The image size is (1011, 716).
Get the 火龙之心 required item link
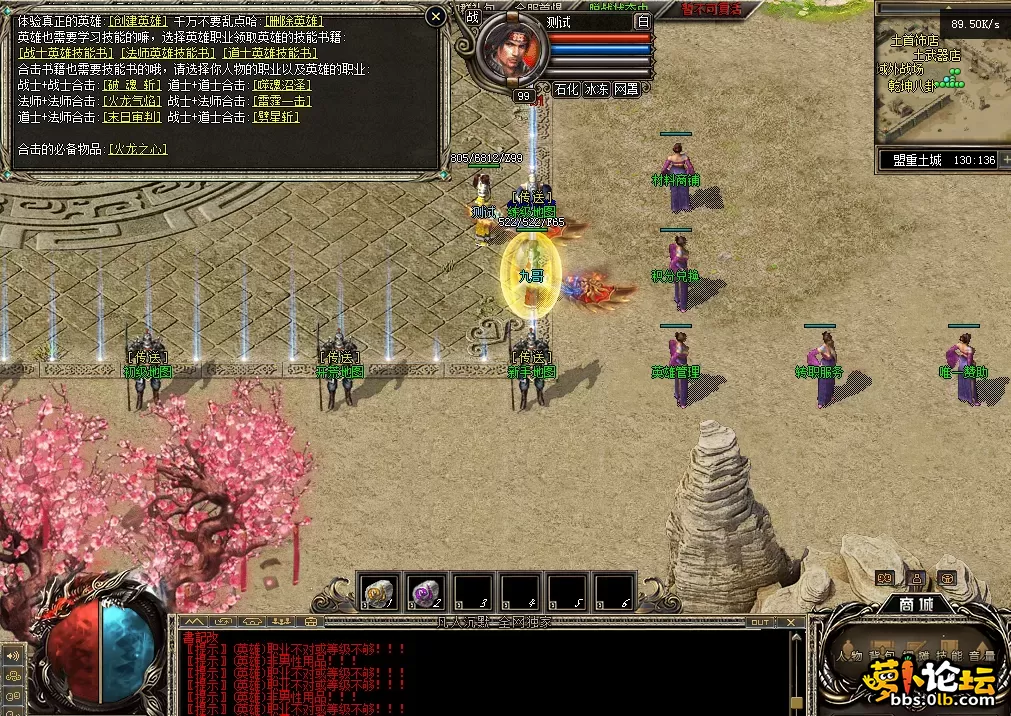[138, 149]
